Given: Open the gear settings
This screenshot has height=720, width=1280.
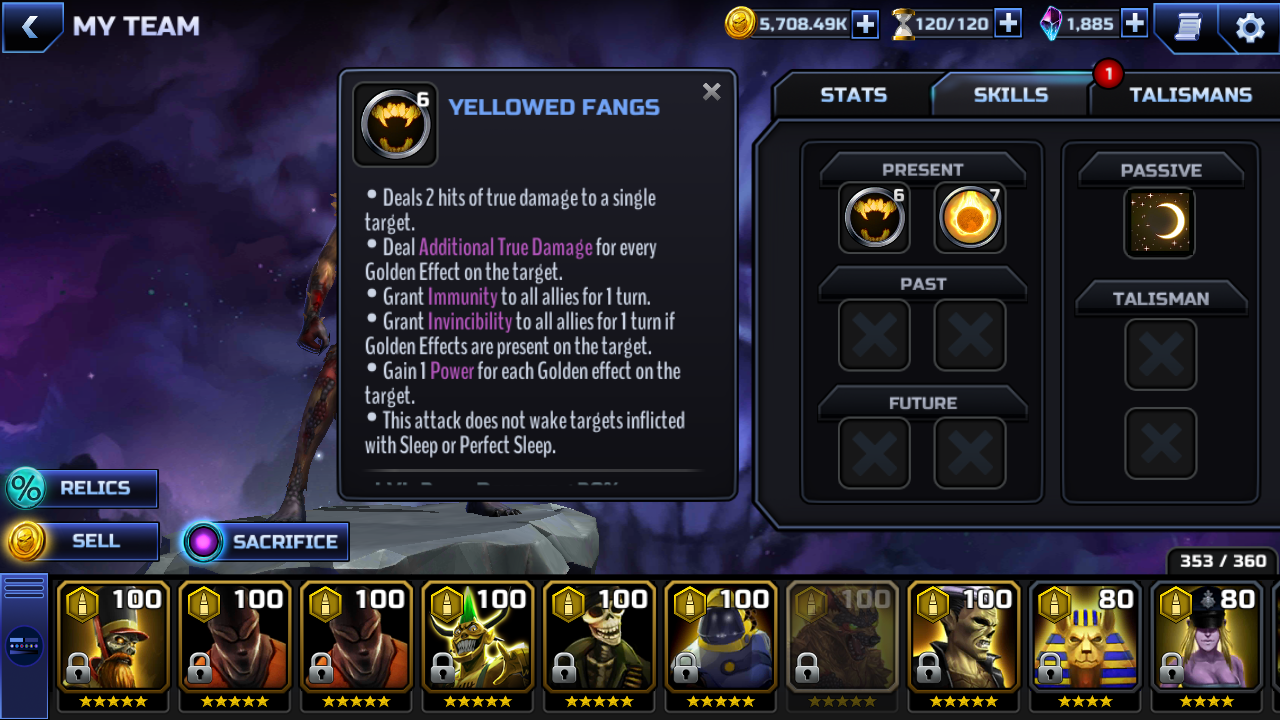Looking at the screenshot, I should point(1250,27).
